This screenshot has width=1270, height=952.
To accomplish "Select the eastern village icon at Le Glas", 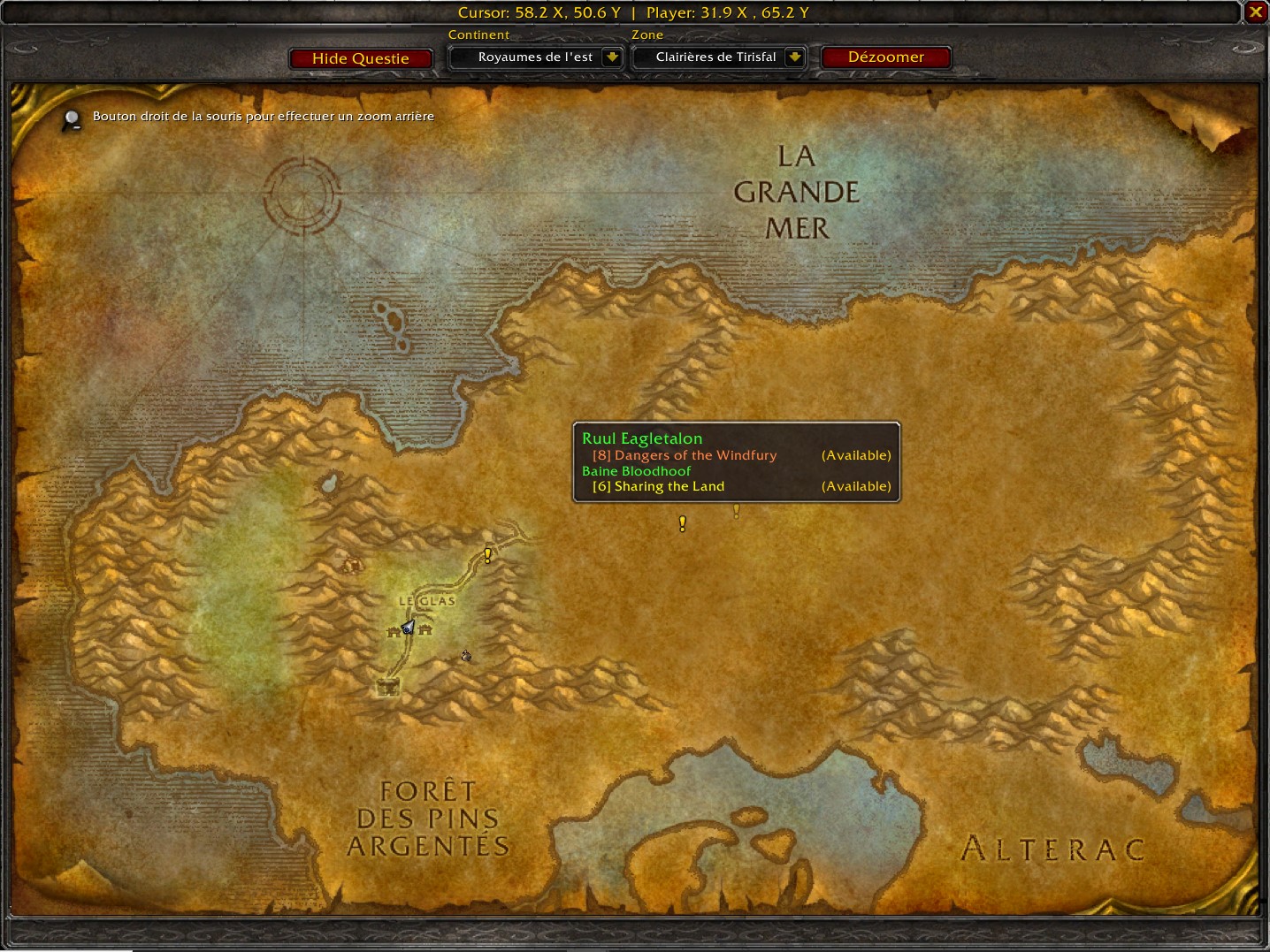I will [x=425, y=628].
